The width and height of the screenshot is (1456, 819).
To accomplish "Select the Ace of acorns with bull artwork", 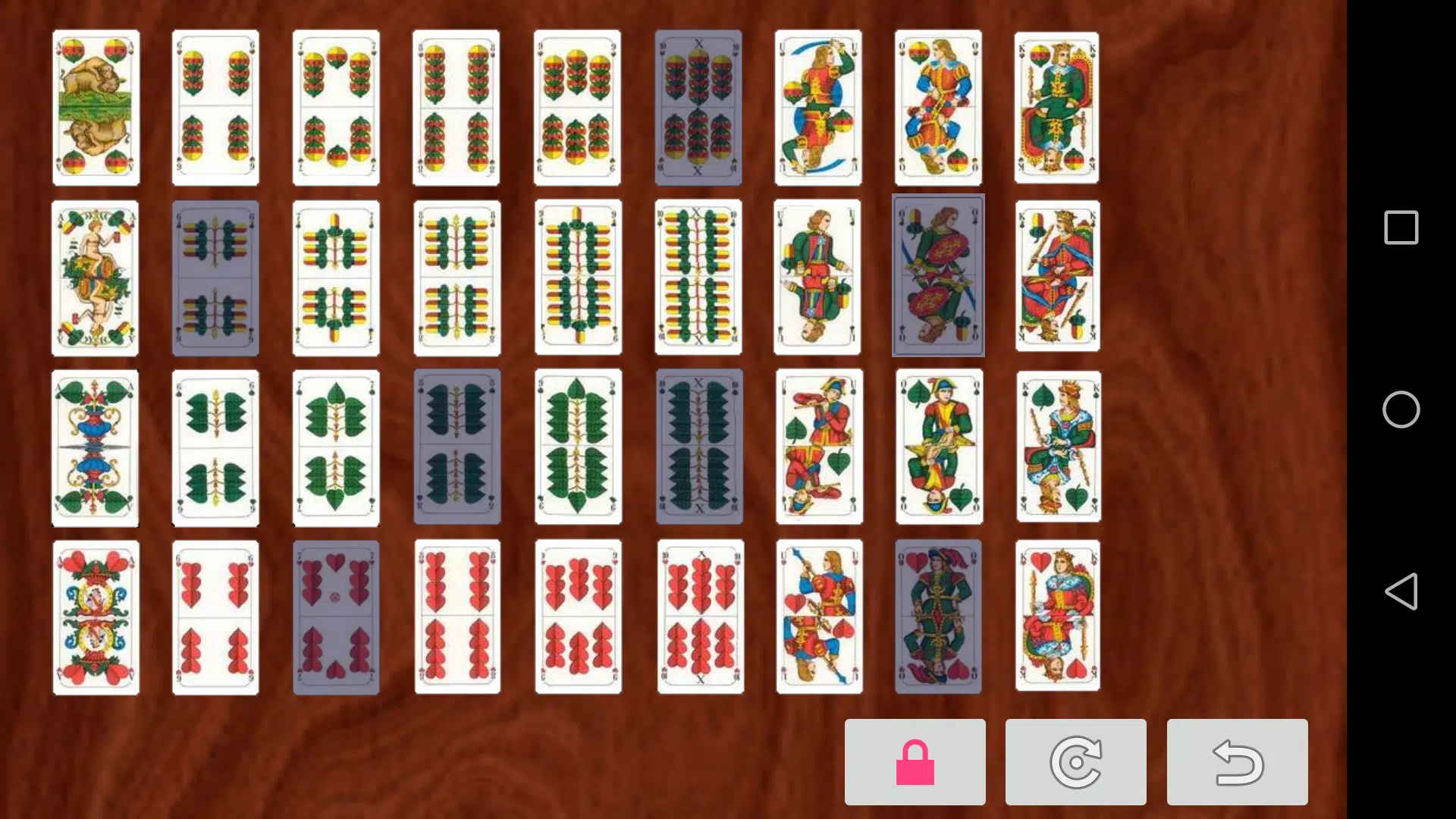I will click(x=96, y=106).
